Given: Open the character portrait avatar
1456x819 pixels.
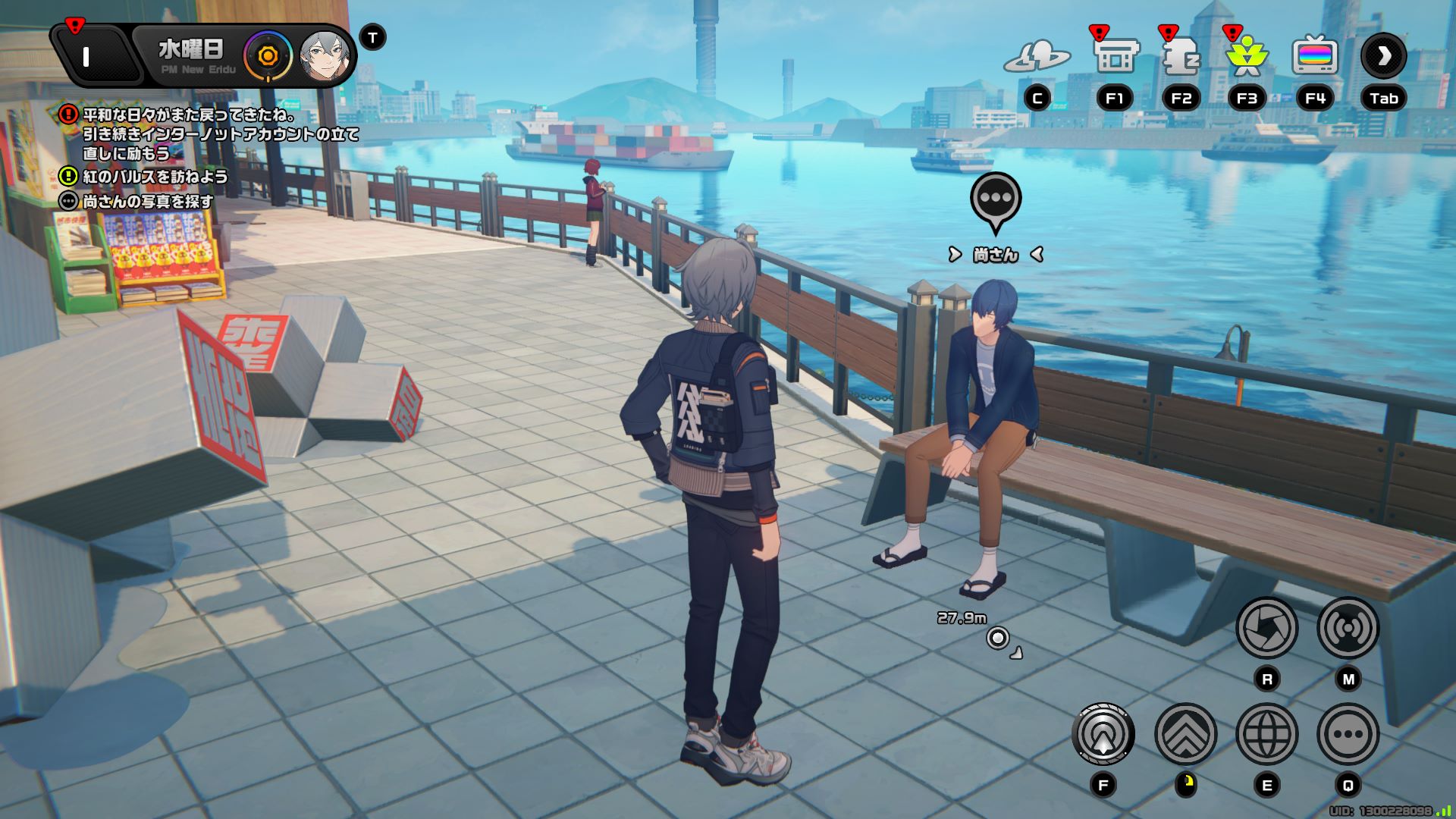Looking at the screenshot, I should (x=325, y=57).
